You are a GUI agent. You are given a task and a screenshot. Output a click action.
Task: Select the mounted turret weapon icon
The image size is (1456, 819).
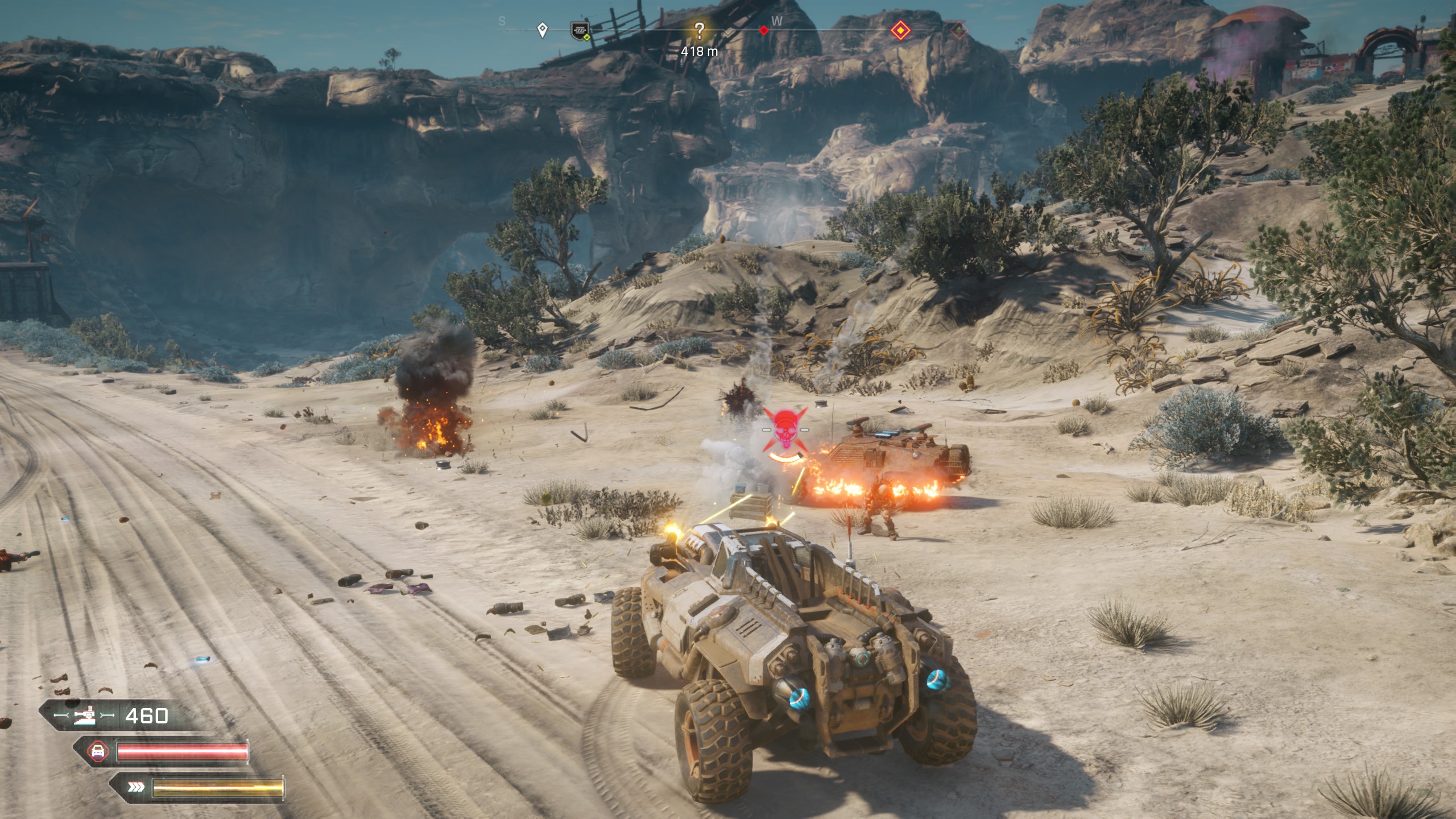84,716
